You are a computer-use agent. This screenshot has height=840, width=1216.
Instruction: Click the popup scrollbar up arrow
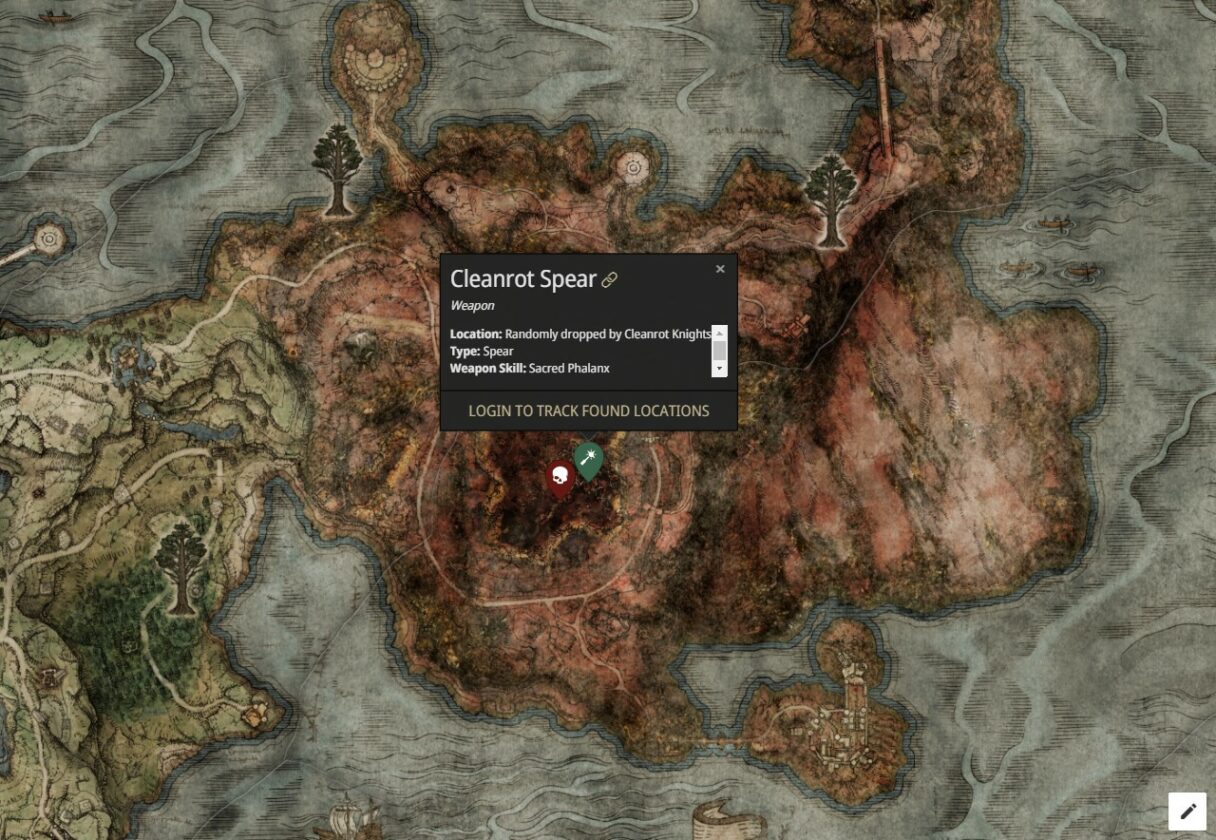719,332
